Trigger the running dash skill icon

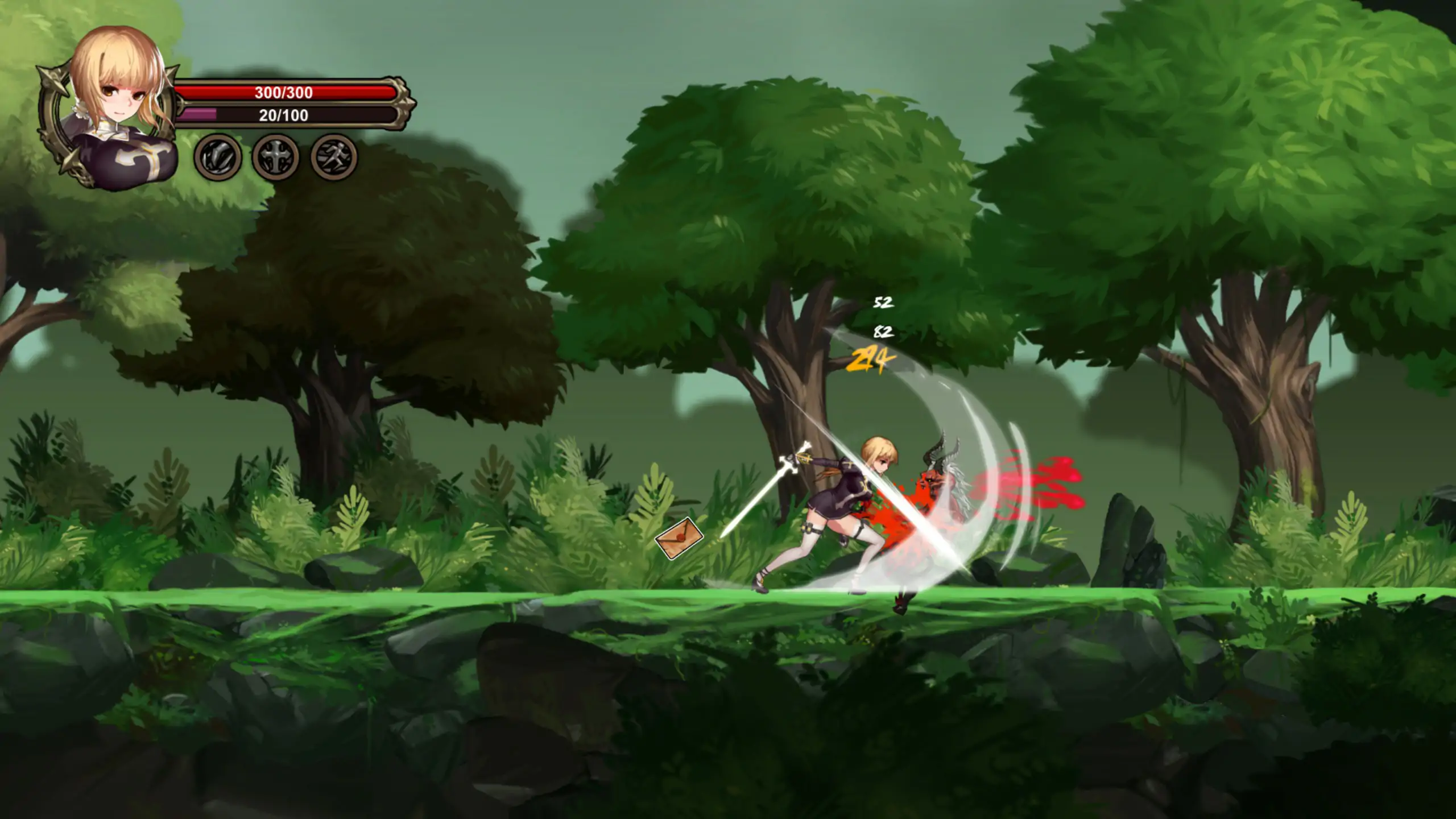334,157
